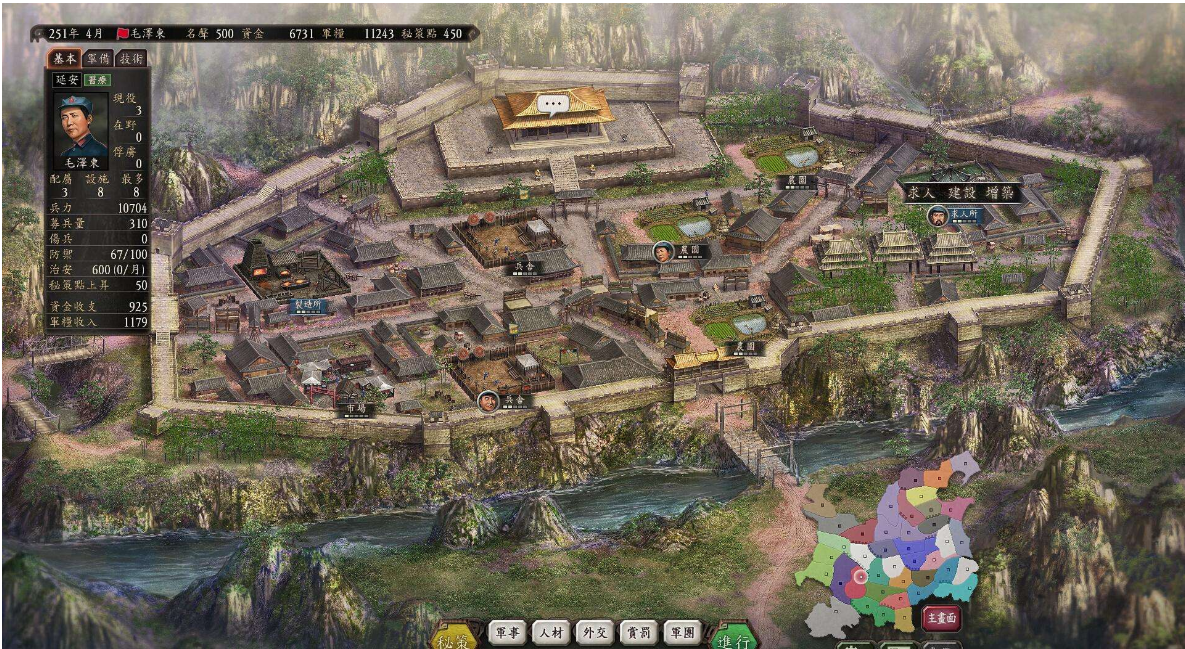Open the 秘策 hexagon button

click(x=455, y=640)
